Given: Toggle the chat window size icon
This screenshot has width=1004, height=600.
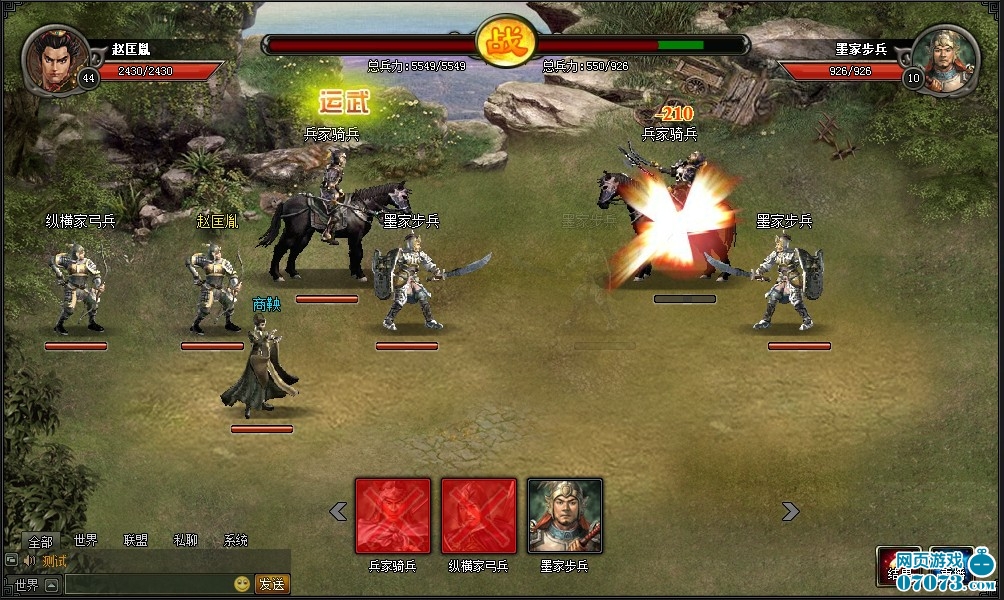Looking at the screenshot, I should [11, 561].
